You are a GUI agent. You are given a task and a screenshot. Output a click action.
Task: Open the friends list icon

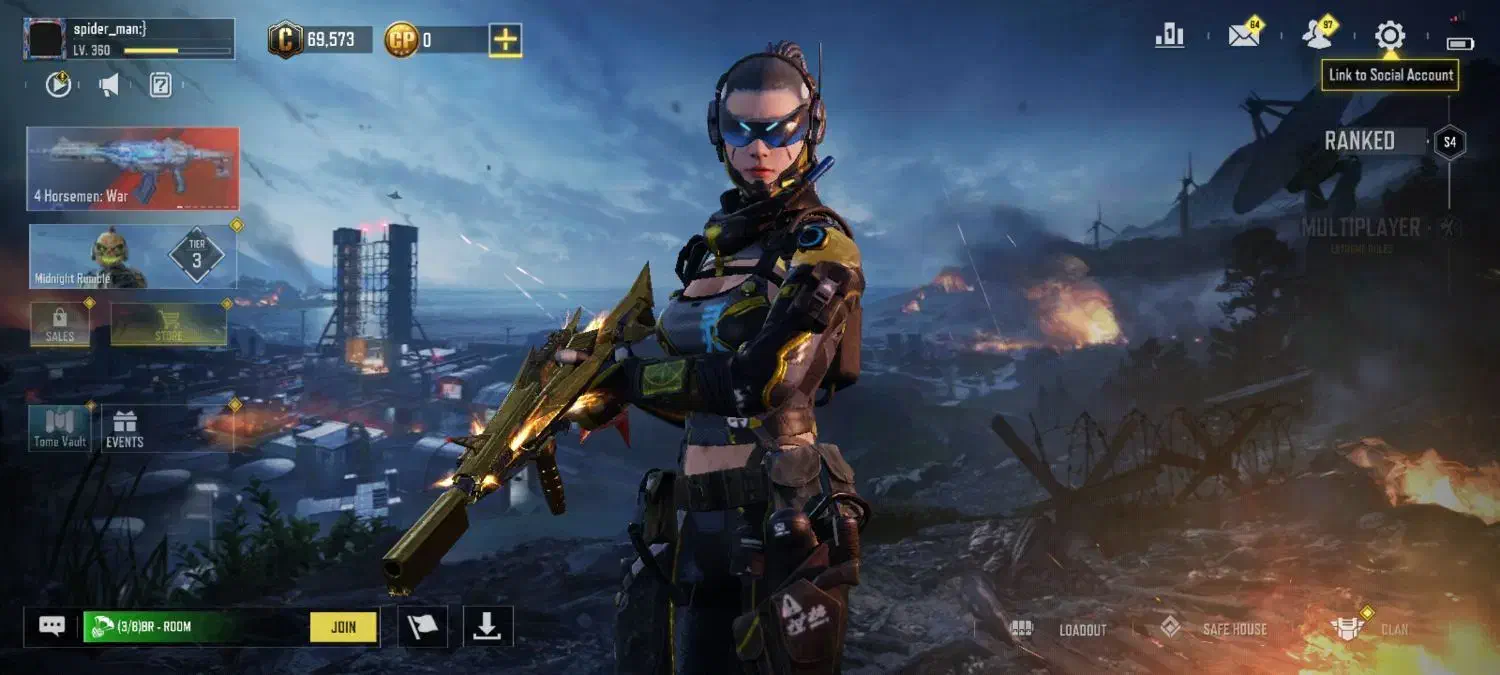tap(1318, 36)
